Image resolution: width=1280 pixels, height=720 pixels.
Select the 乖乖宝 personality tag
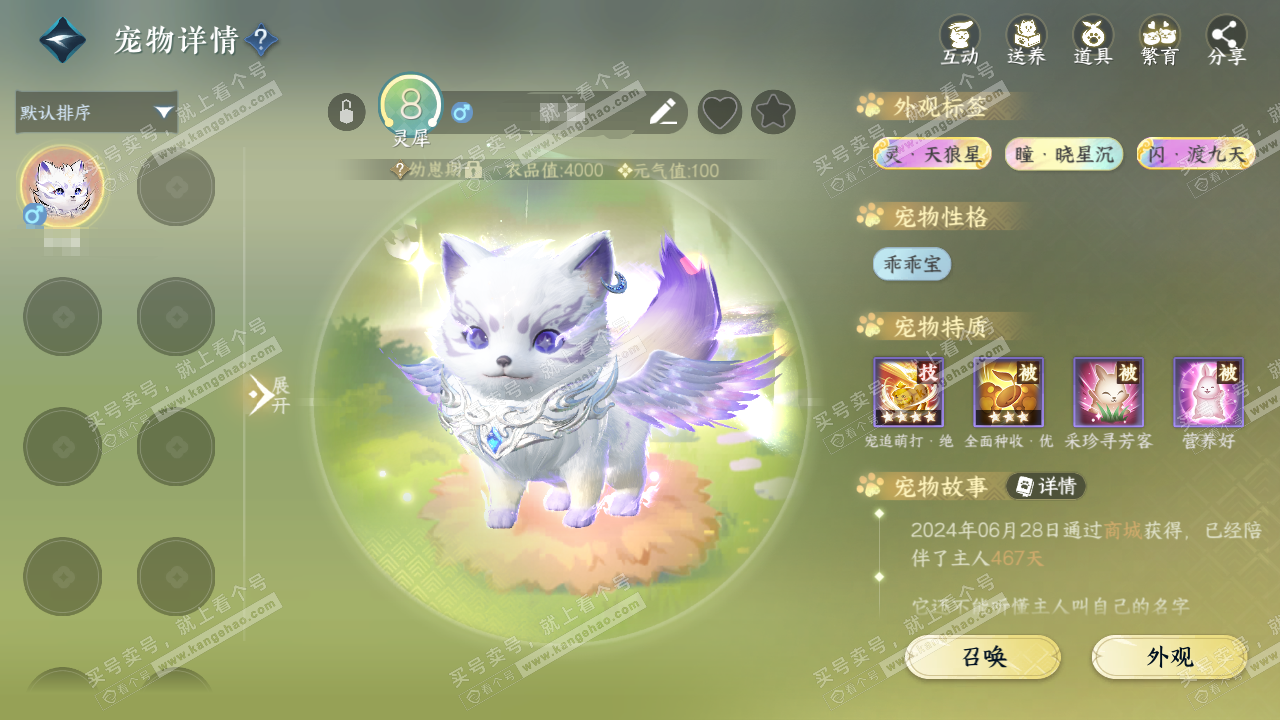(912, 264)
